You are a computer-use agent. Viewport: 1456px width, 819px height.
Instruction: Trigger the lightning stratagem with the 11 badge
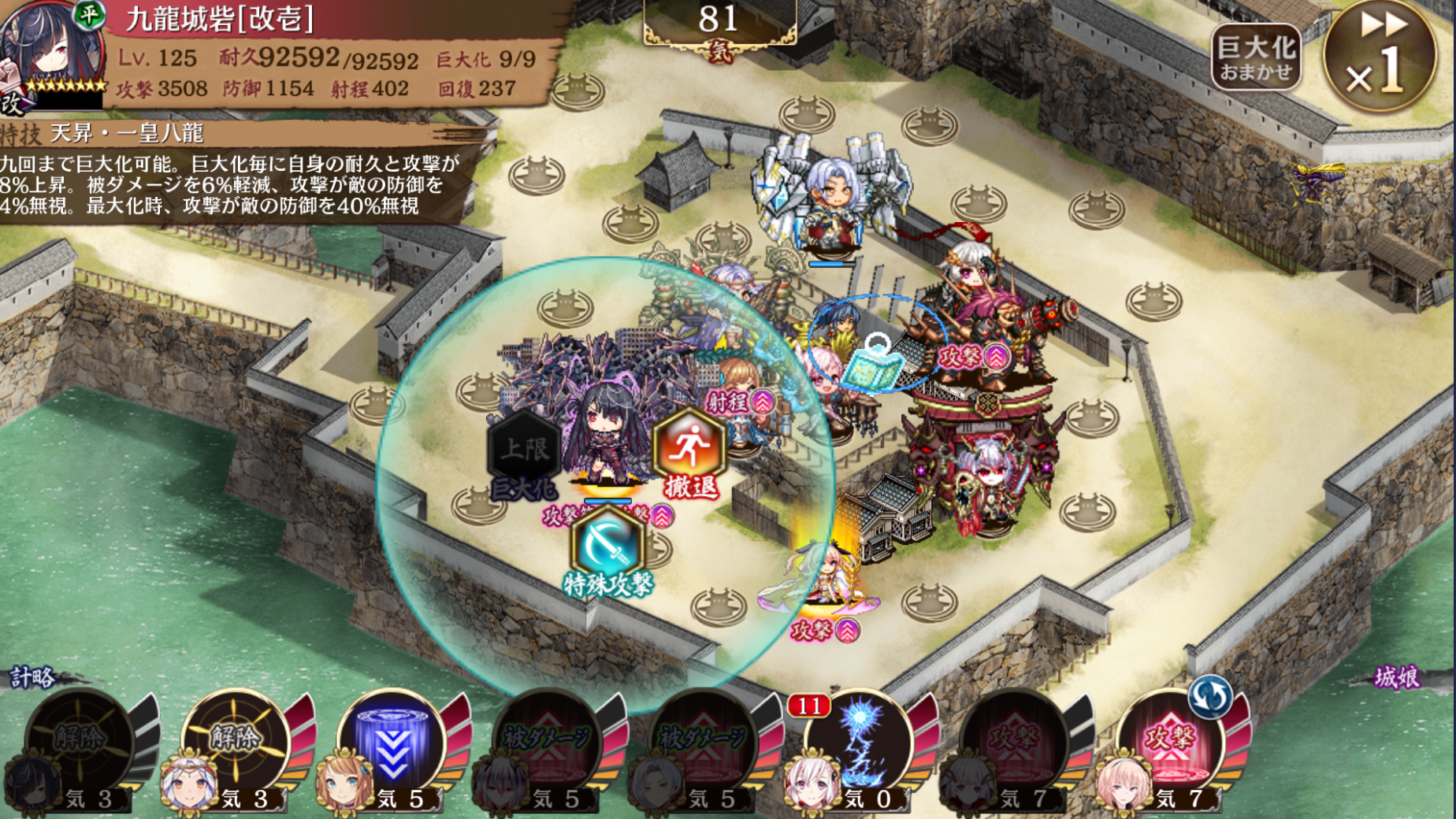pos(860,744)
